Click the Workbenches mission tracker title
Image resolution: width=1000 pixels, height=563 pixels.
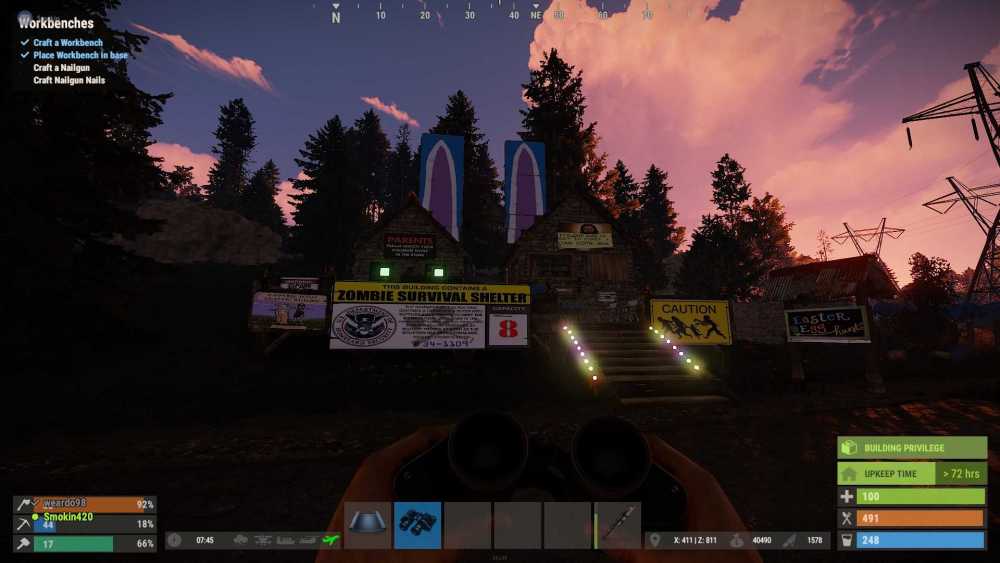pos(56,23)
